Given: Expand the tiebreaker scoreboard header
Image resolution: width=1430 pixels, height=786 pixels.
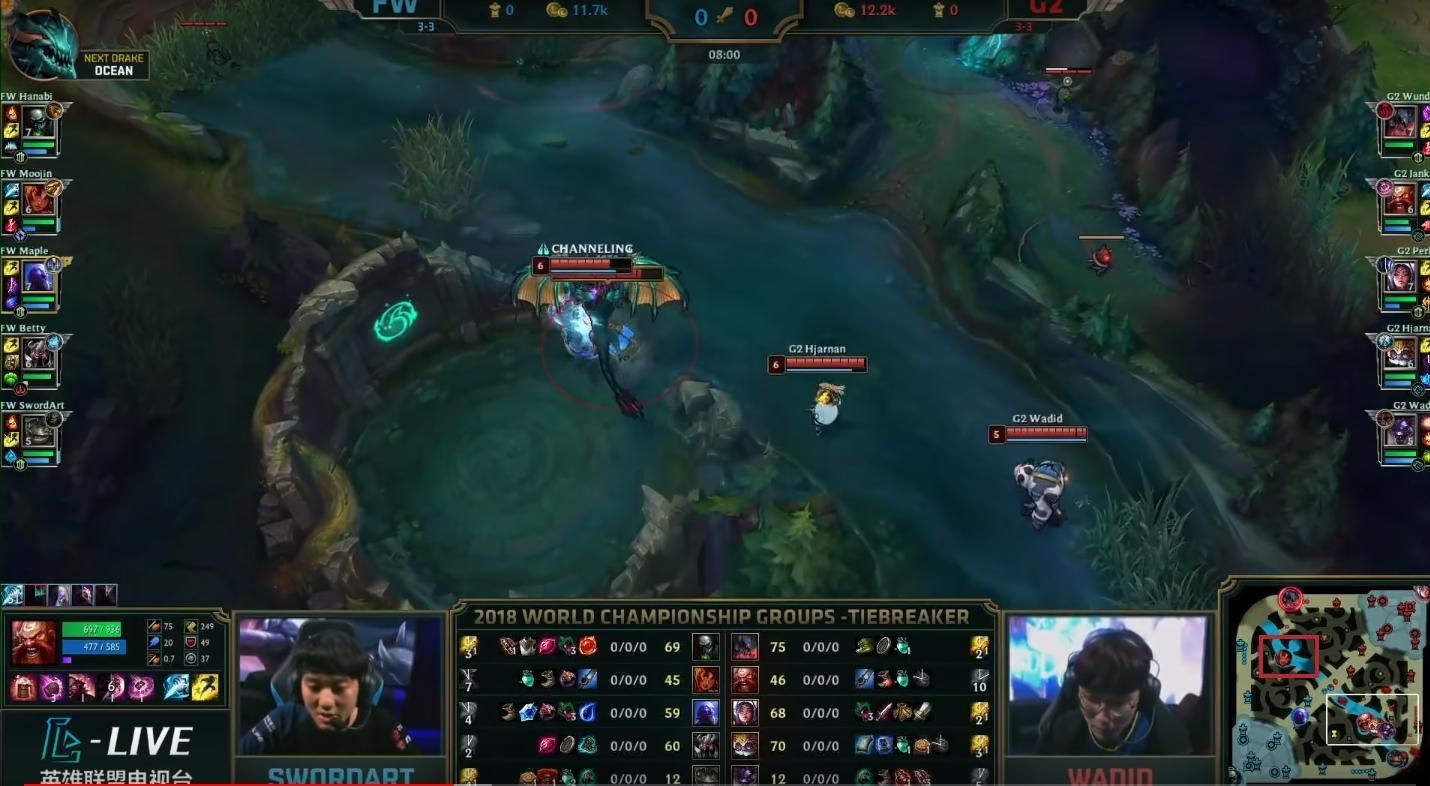Looking at the screenshot, I should (723, 617).
